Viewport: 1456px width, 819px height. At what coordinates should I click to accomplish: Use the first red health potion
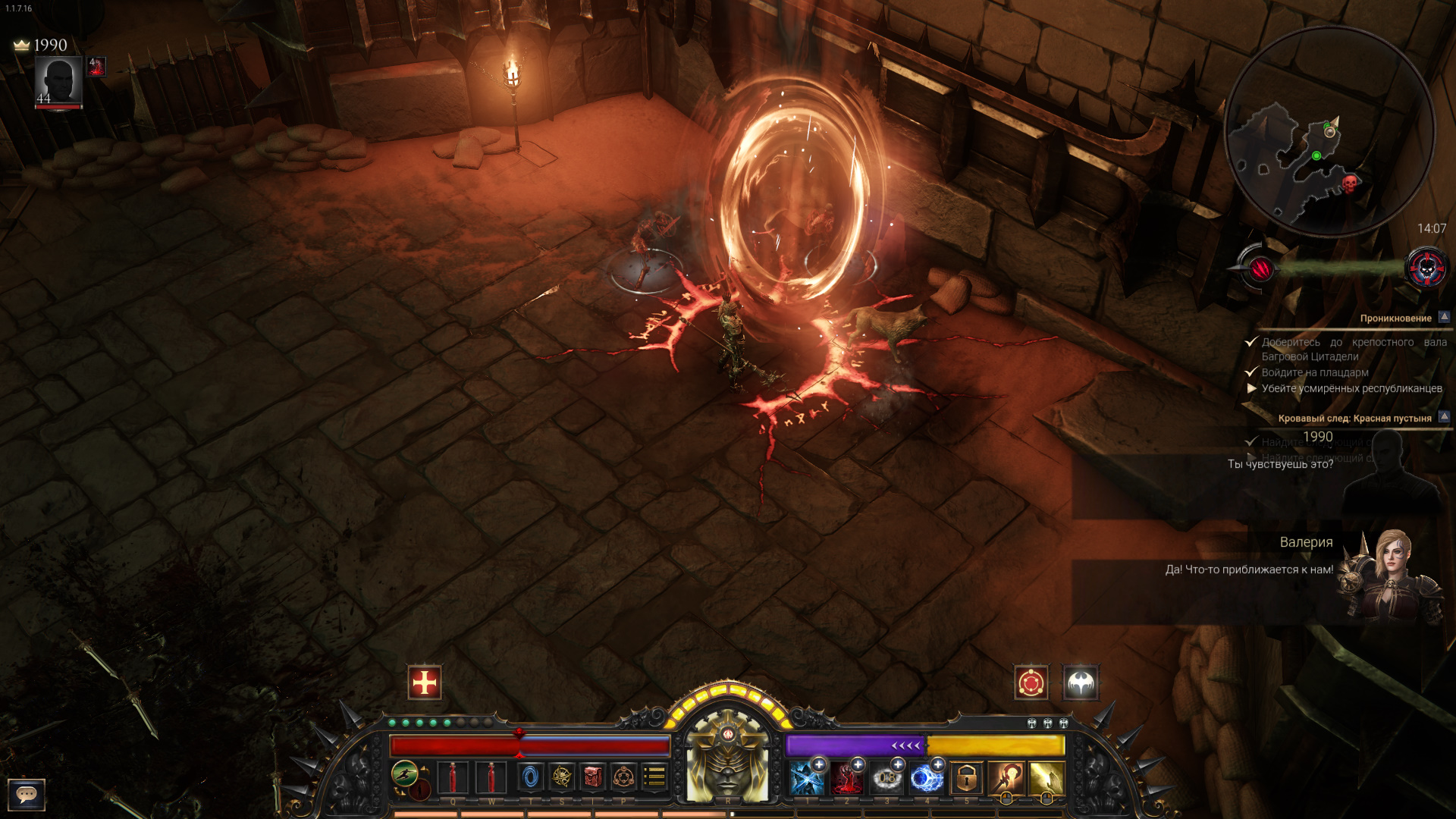pos(453,778)
